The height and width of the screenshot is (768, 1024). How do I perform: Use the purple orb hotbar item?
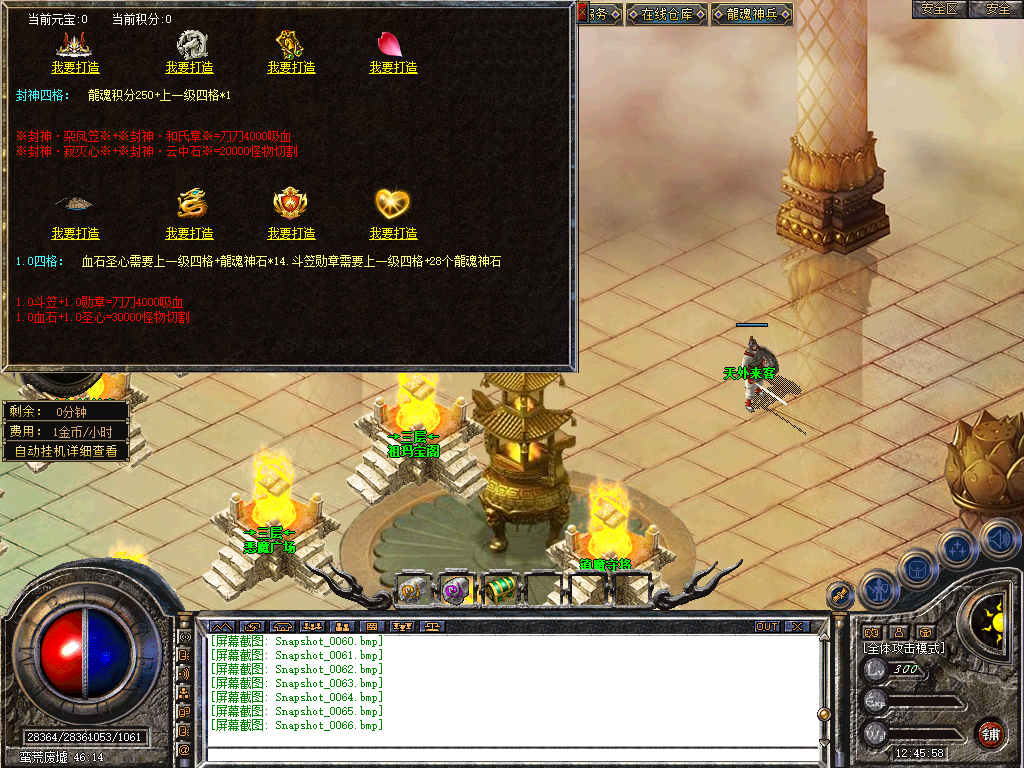click(x=456, y=590)
